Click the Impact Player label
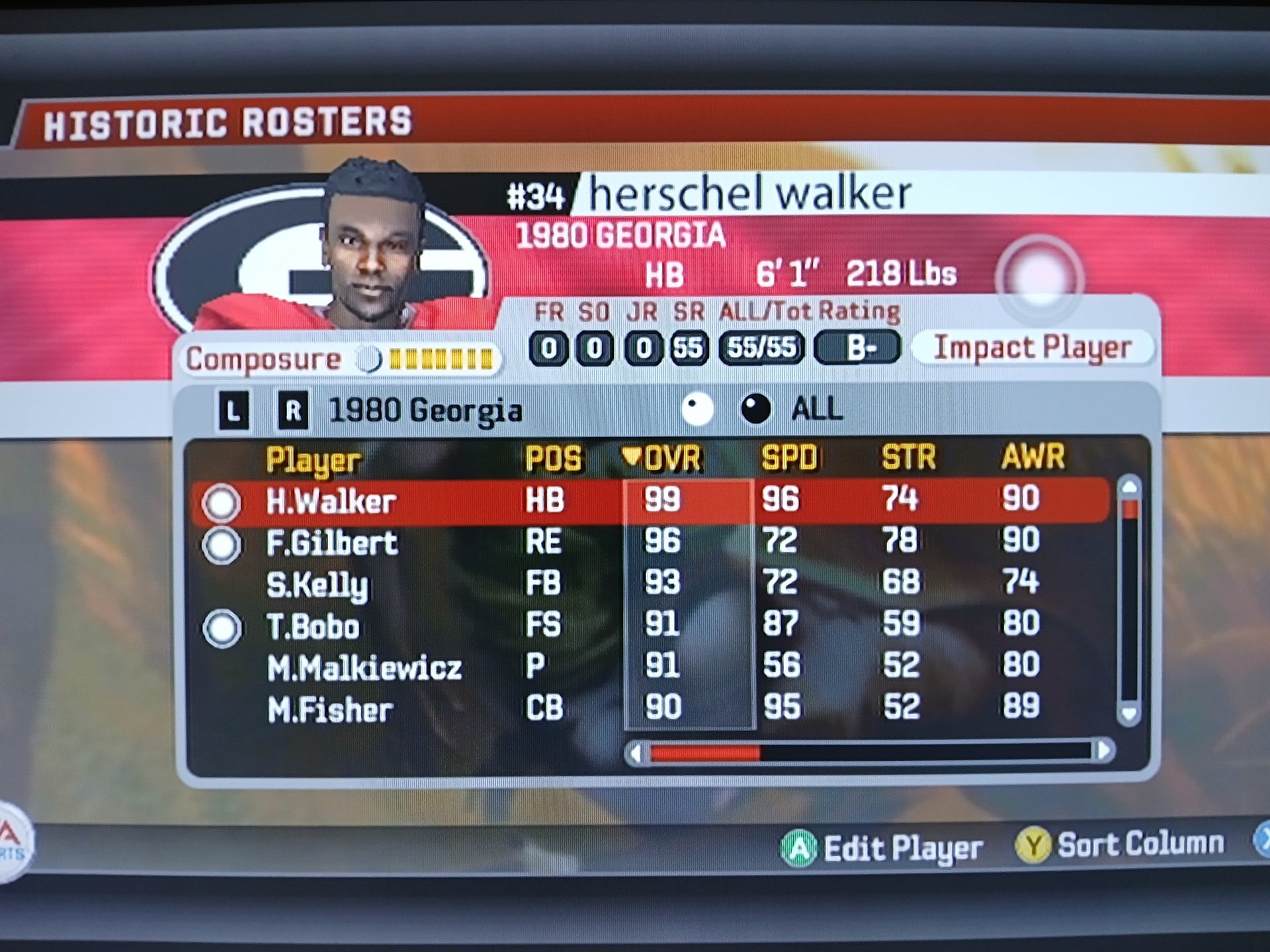Image resolution: width=1270 pixels, height=952 pixels. 1032,348
